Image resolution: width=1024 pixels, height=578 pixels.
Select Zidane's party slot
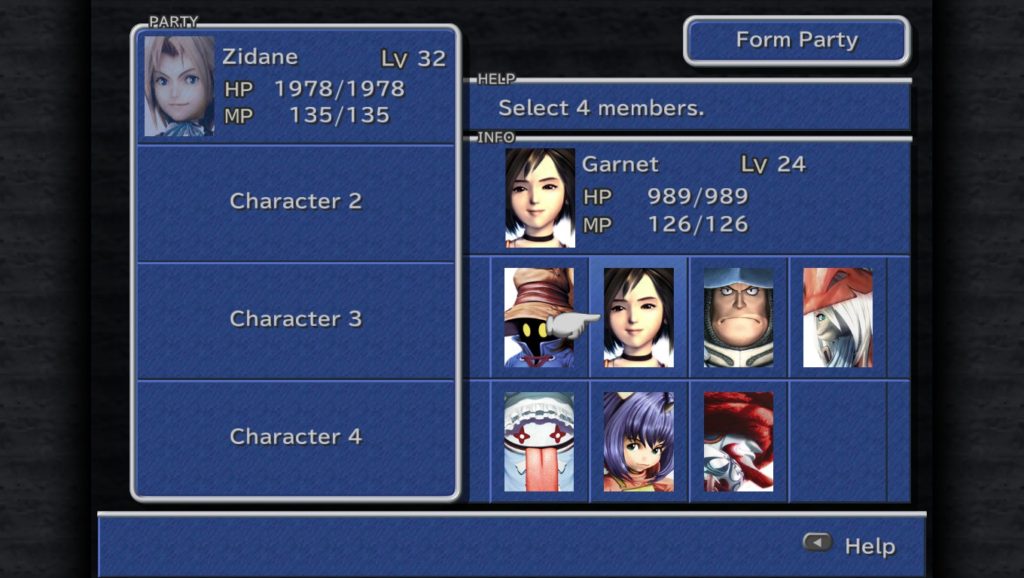296,87
